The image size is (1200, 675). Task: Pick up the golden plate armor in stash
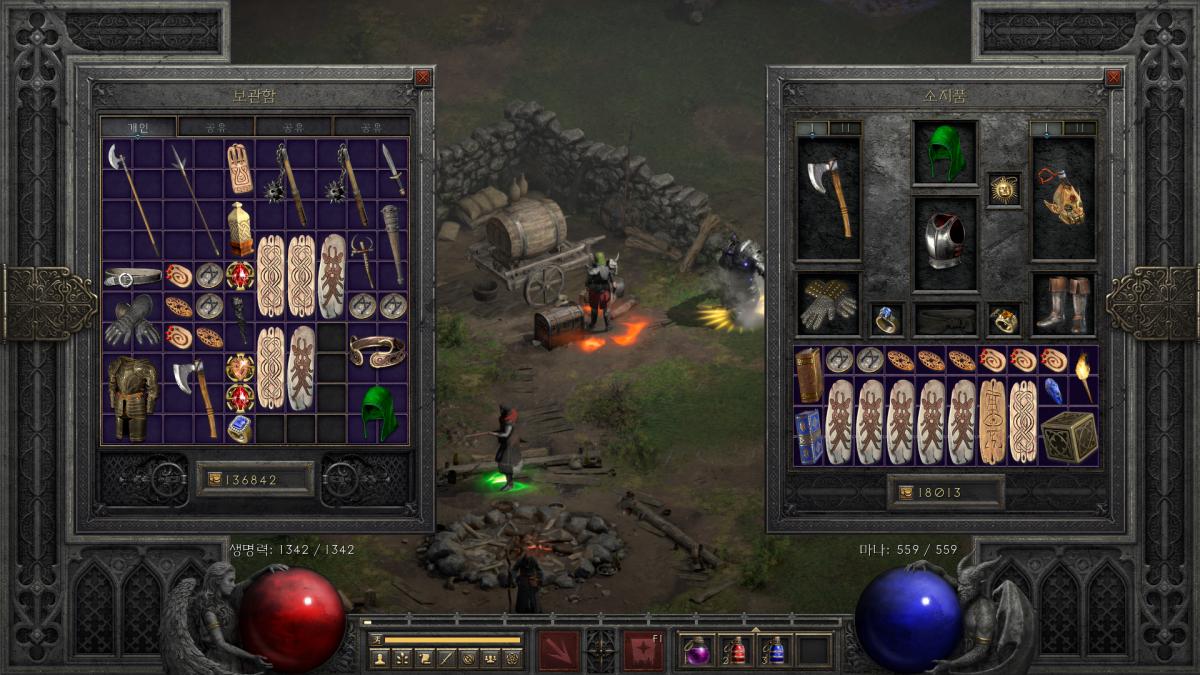point(132,397)
